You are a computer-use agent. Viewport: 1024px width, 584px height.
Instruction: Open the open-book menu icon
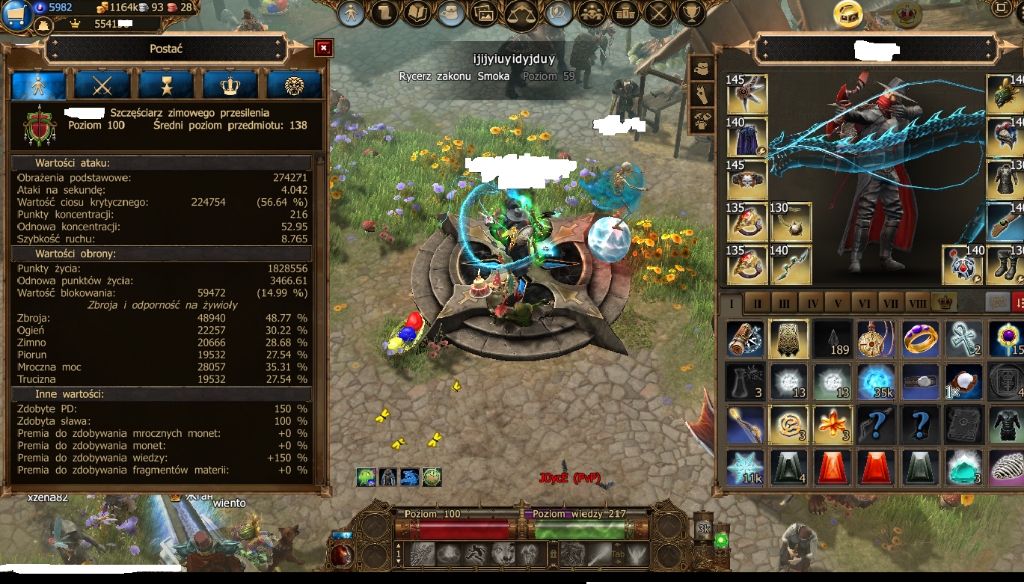click(419, 13)
